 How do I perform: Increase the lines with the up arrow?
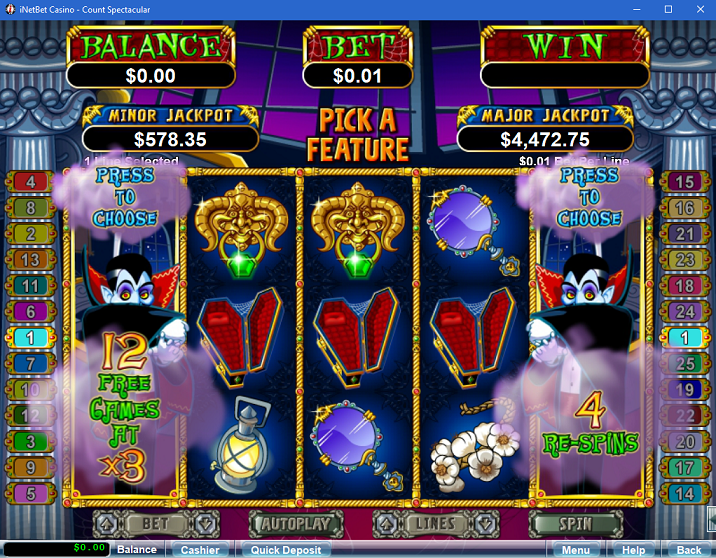point(385,523)
